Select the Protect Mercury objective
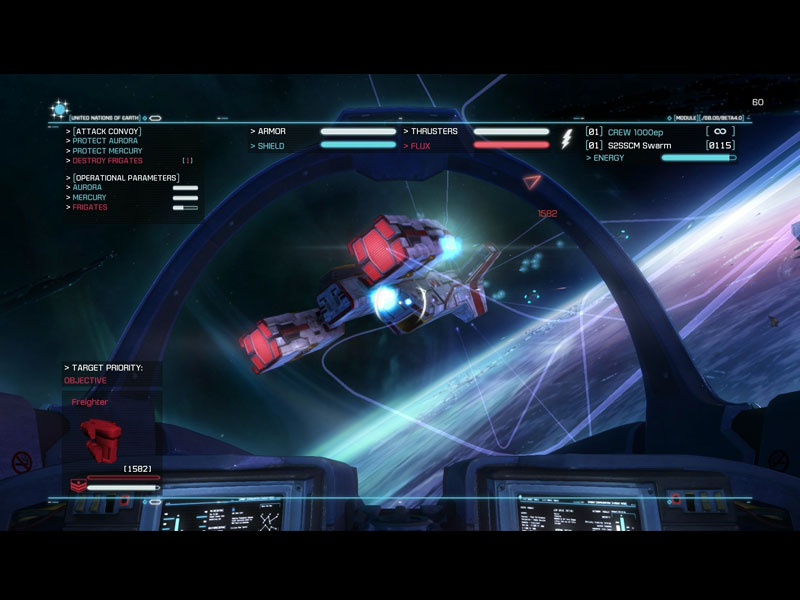800x600 pixels. tap(108, 151)
